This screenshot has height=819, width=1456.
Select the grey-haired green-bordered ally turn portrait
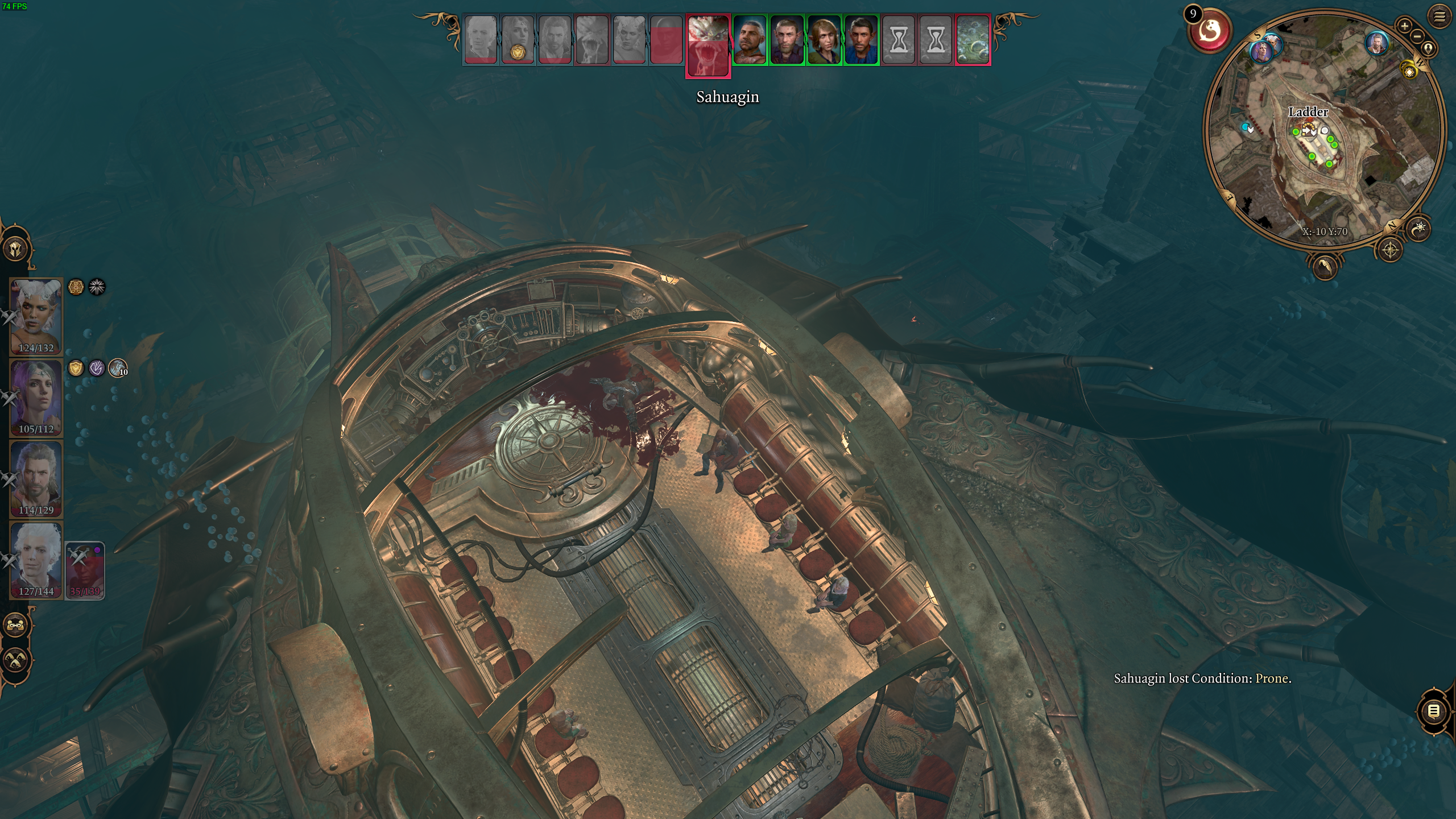point(750,40)
